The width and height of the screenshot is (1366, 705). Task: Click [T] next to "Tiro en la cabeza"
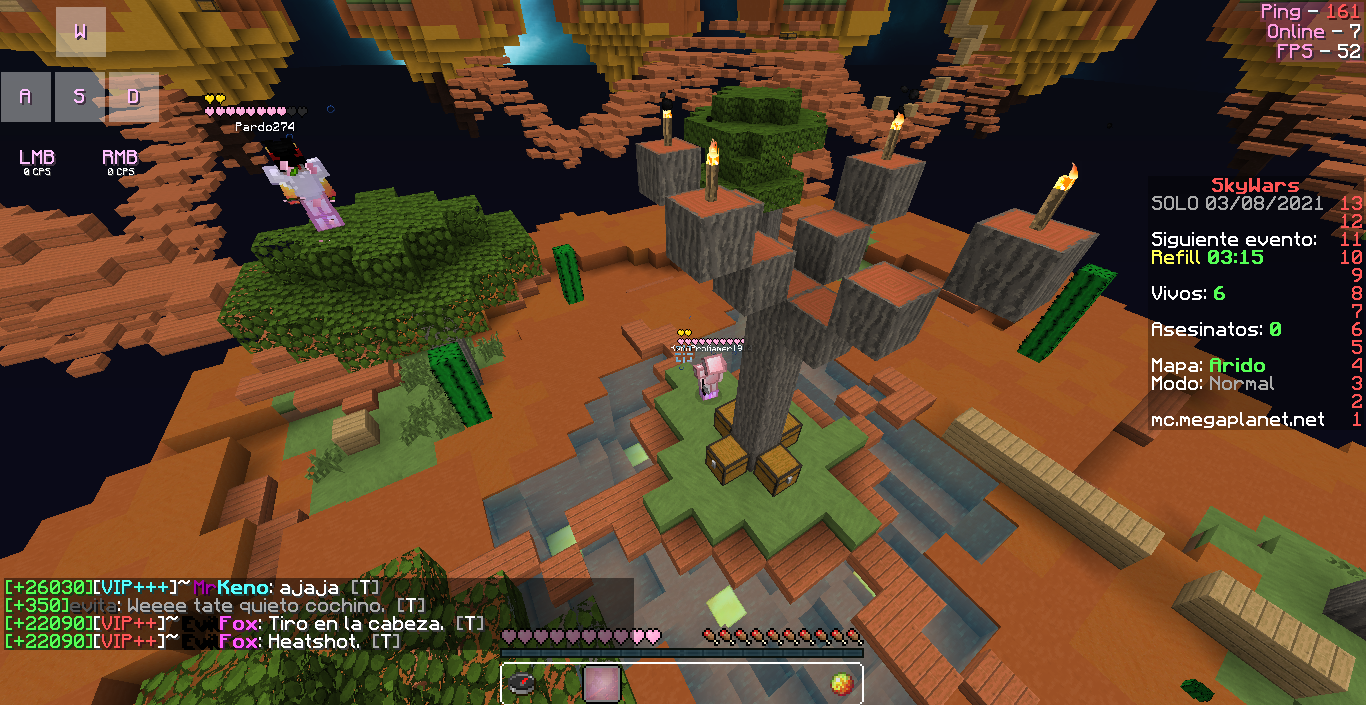470,624
